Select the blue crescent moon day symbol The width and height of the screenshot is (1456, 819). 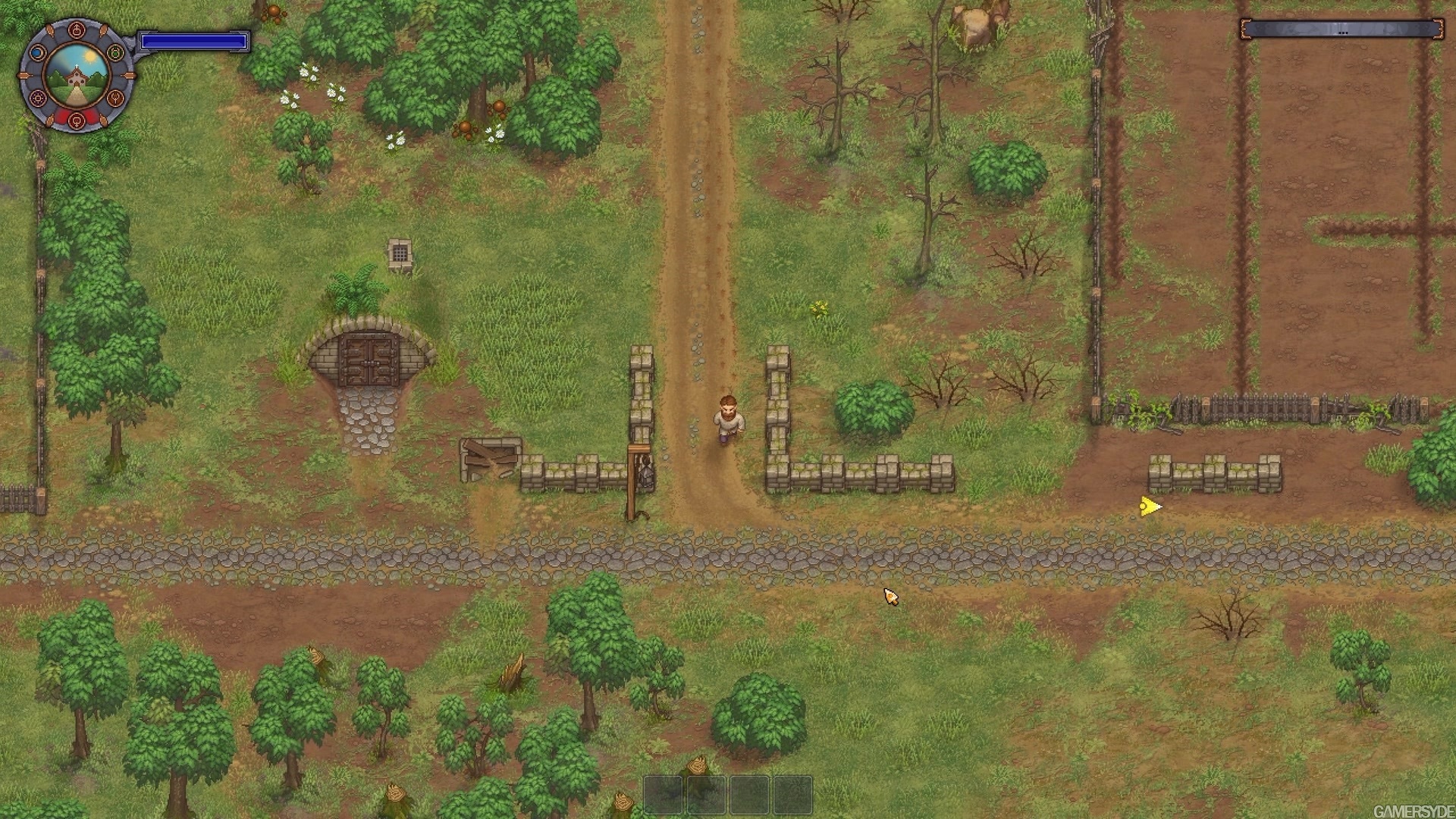38,53
